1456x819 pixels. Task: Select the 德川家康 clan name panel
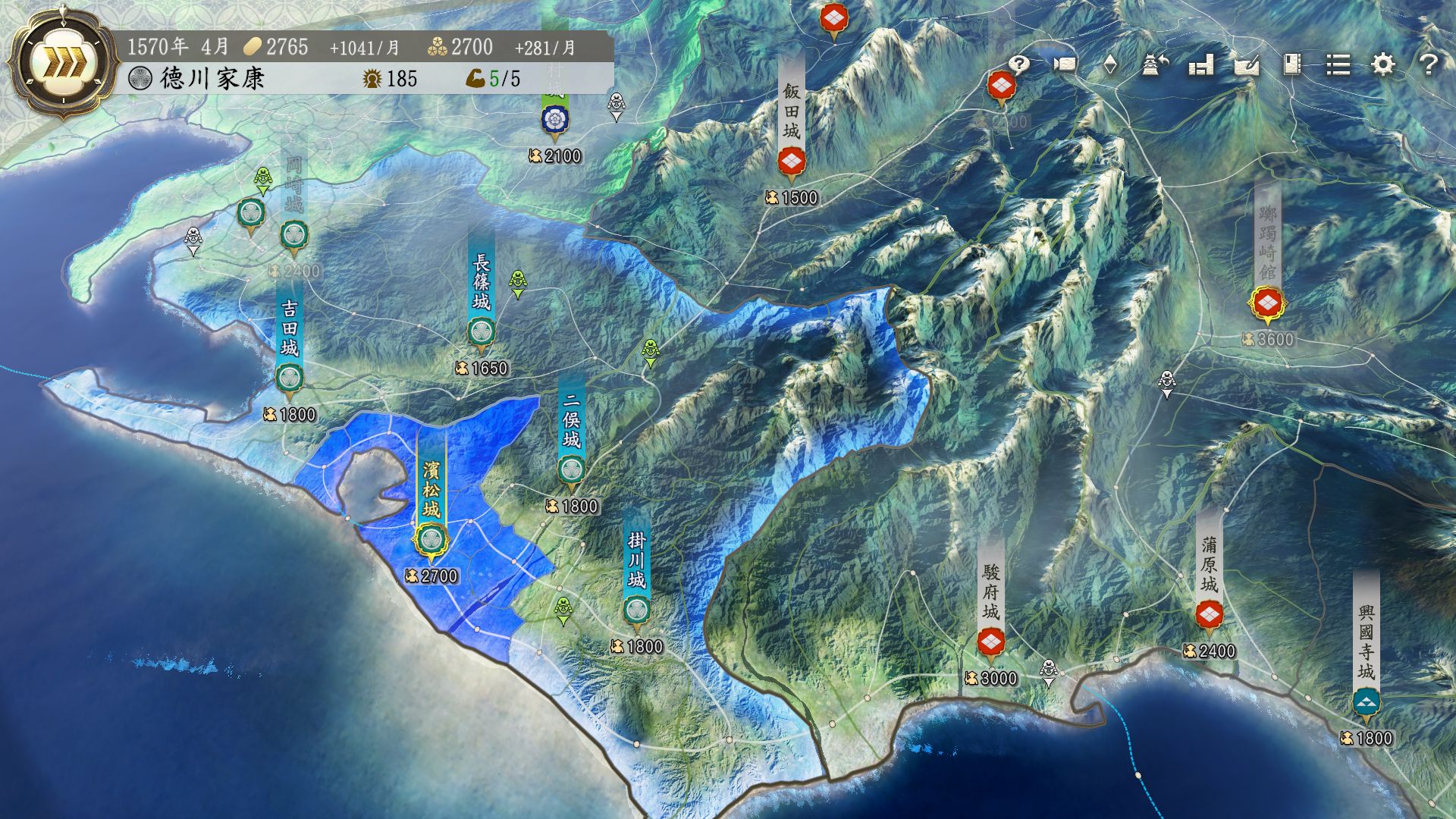(x=212, y=78)
